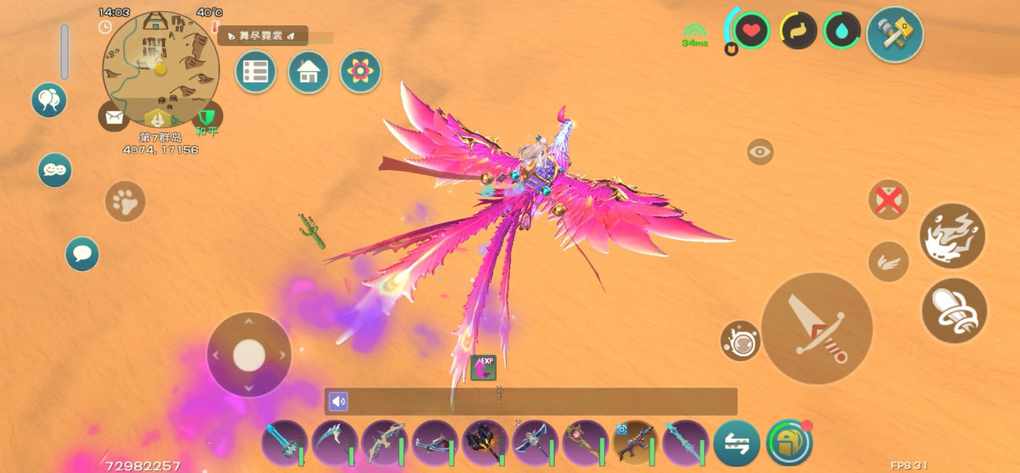Tap the paw print pet button

[x=125, y=201]
